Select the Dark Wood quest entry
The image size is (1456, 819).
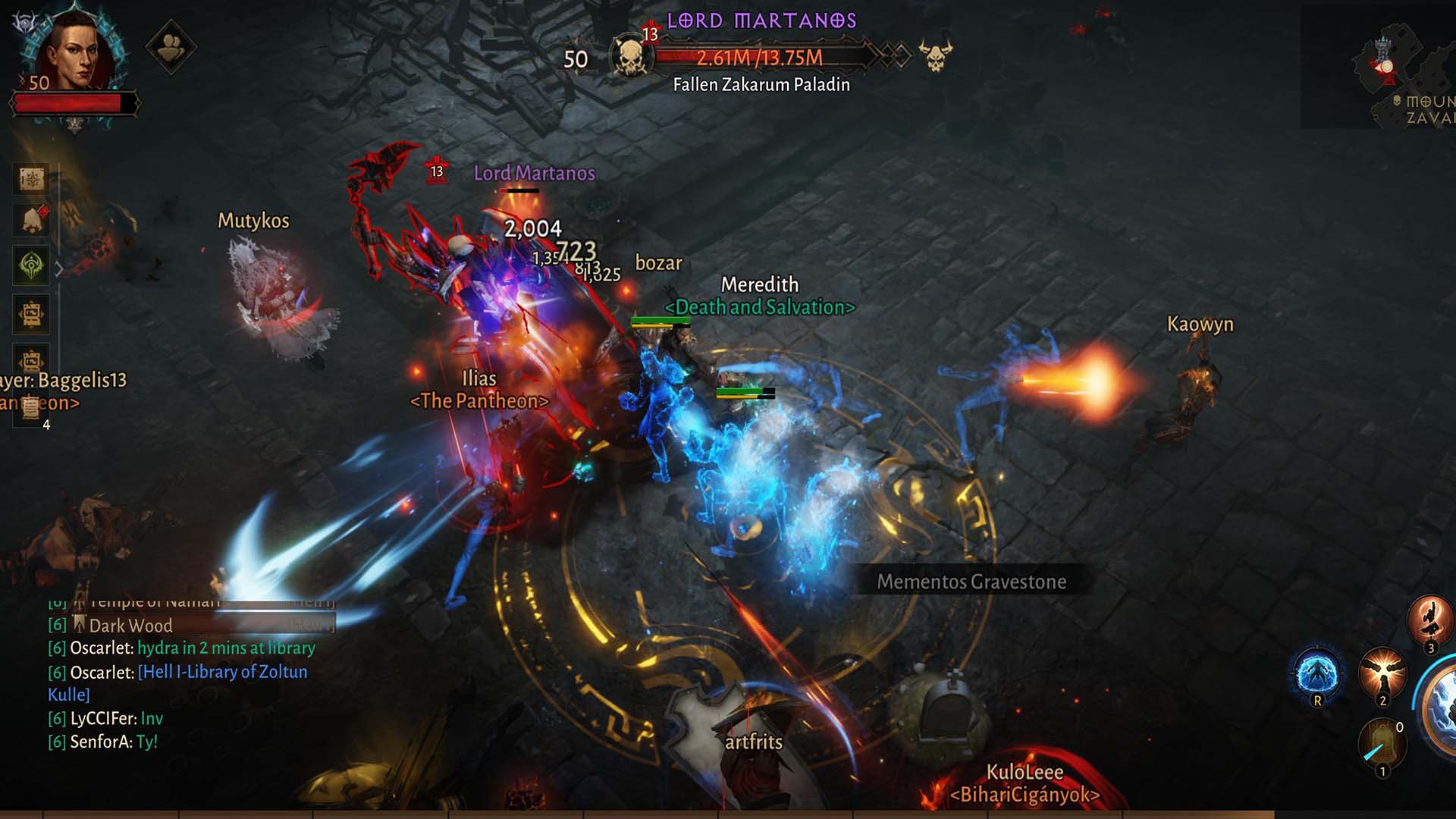pyautogui.click(x=130, y=626)
